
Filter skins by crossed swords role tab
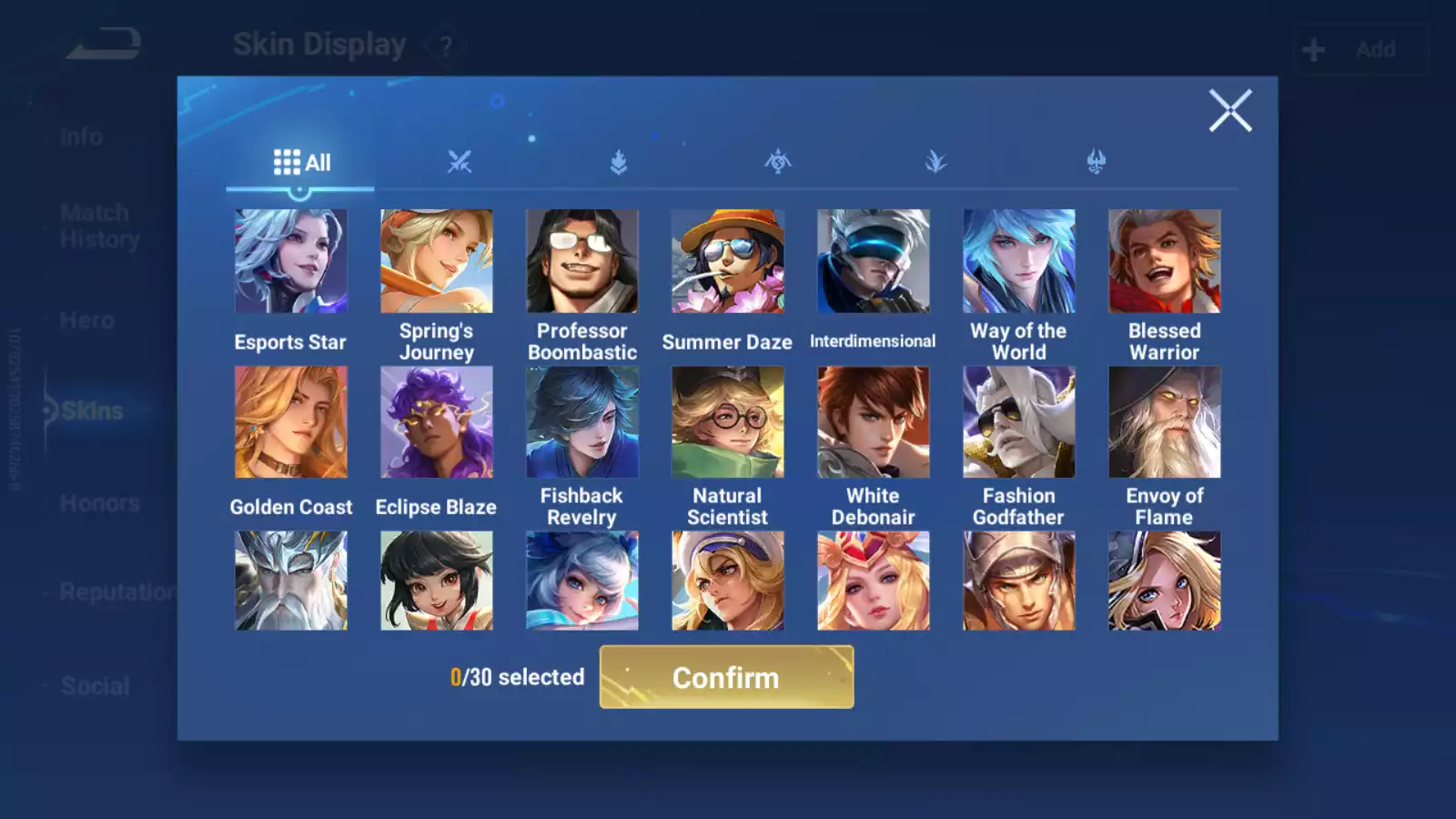click(x=460, y=163)
